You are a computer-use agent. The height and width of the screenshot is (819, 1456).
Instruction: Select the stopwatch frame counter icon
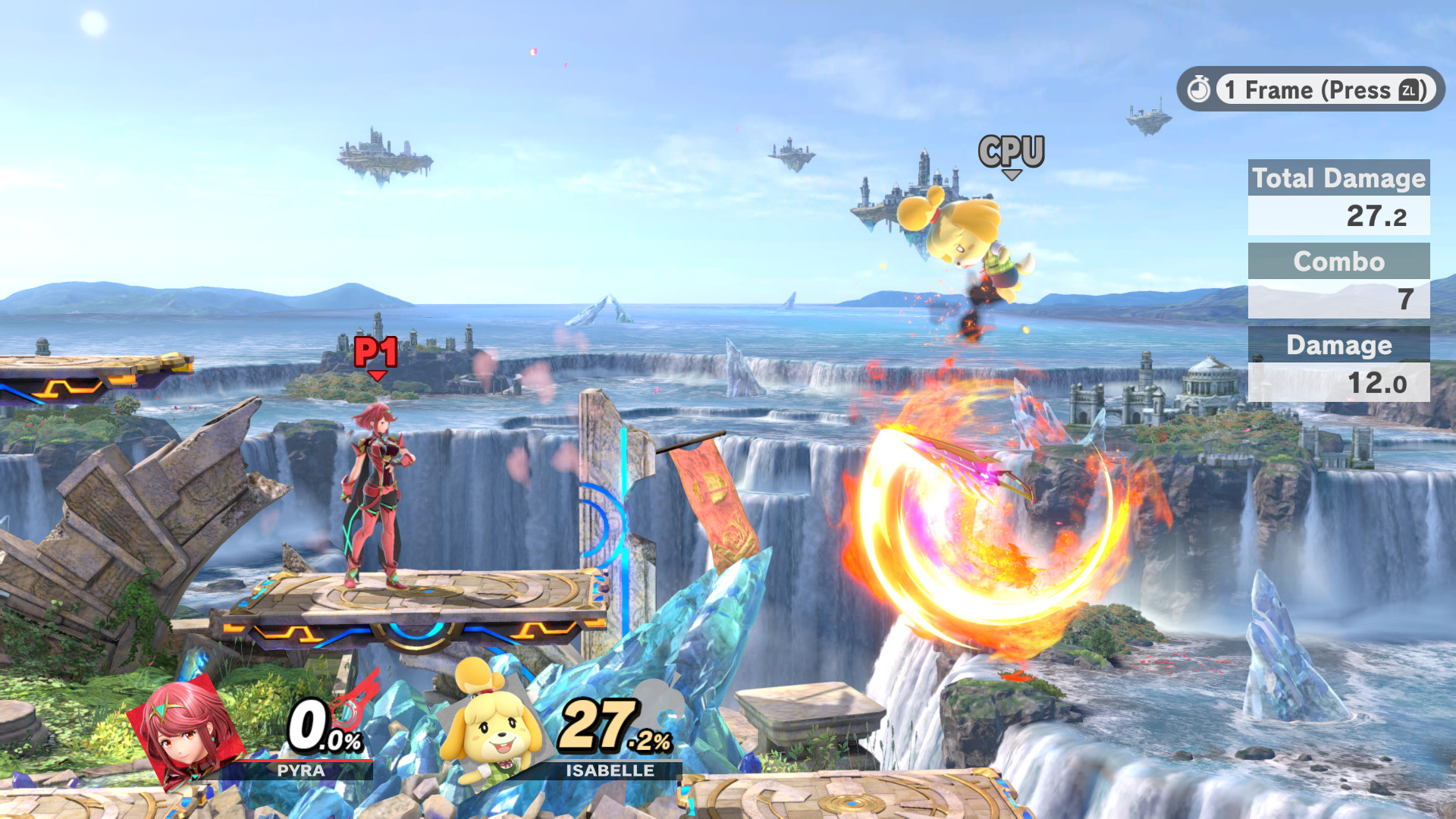1200,90
